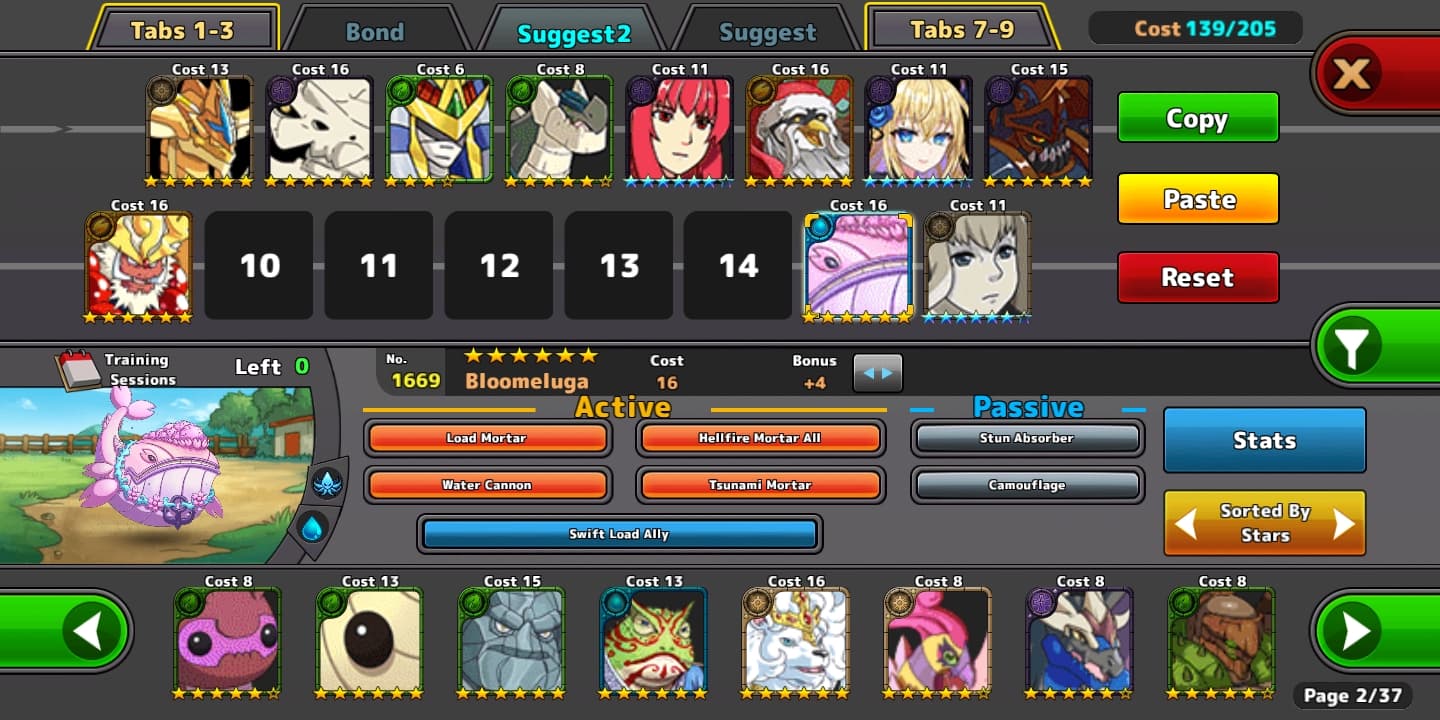Switch to the Bond tab
The width and height of the screenshot is (1440, 720).
(374, 31)
